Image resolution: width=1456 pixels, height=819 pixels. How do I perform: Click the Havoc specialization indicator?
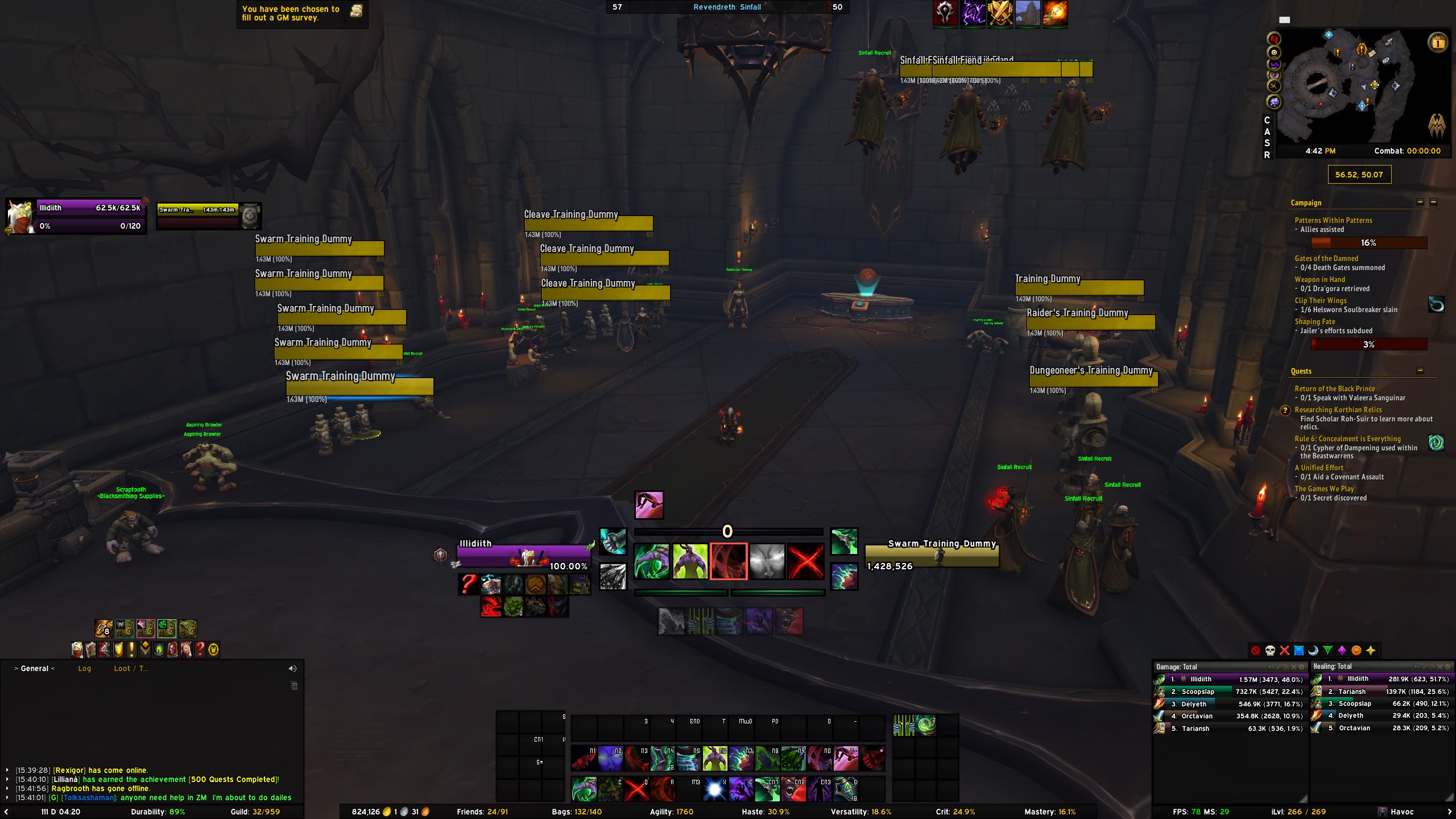(x=1401, y=812)
